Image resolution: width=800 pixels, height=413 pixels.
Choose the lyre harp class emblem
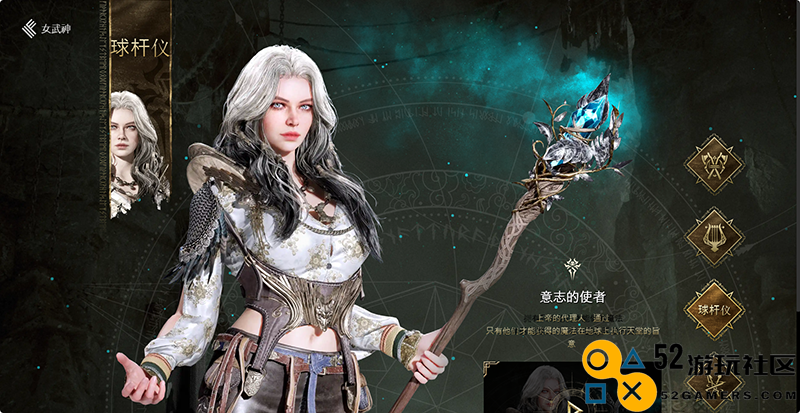[x=714, y=237]
